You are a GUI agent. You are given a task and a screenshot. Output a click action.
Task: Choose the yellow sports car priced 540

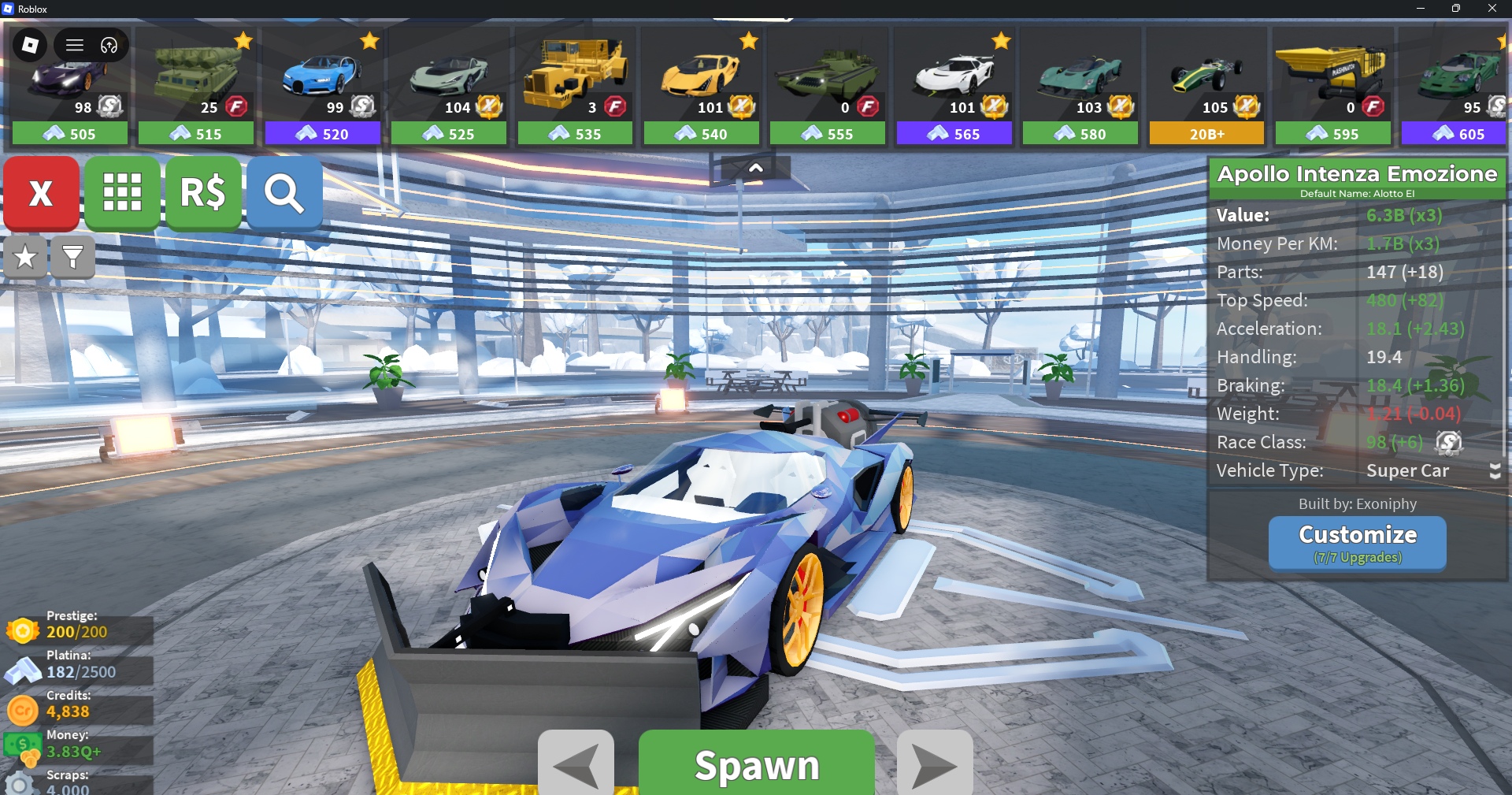pyautogui.click(x=701, y=87)
